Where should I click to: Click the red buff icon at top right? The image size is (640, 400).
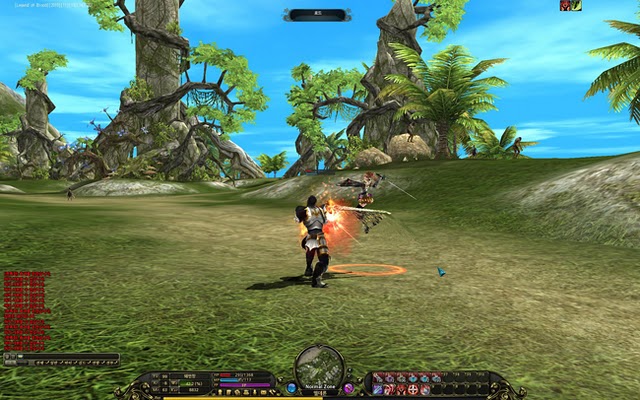565,5
